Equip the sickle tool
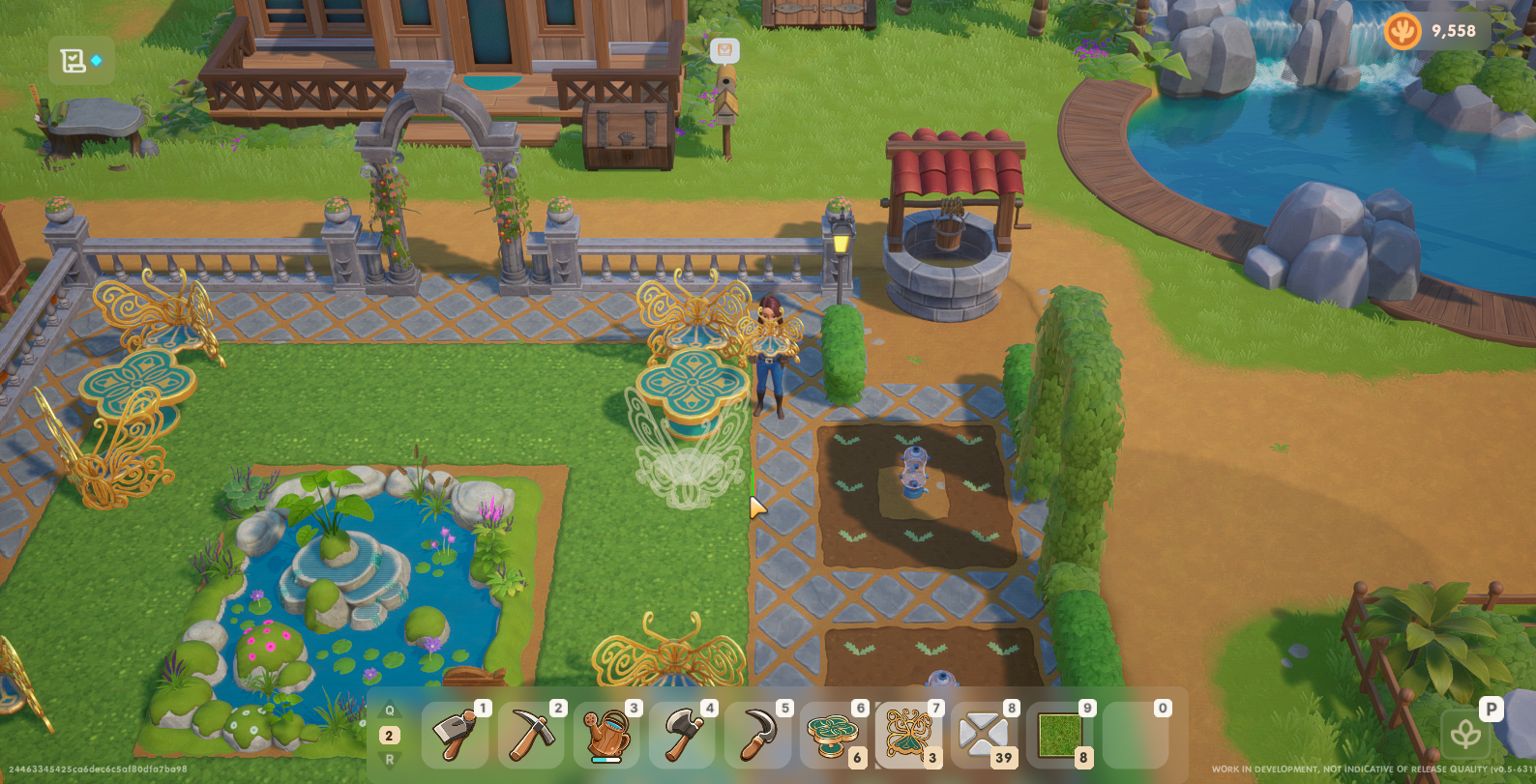 [x=757, y=735]
